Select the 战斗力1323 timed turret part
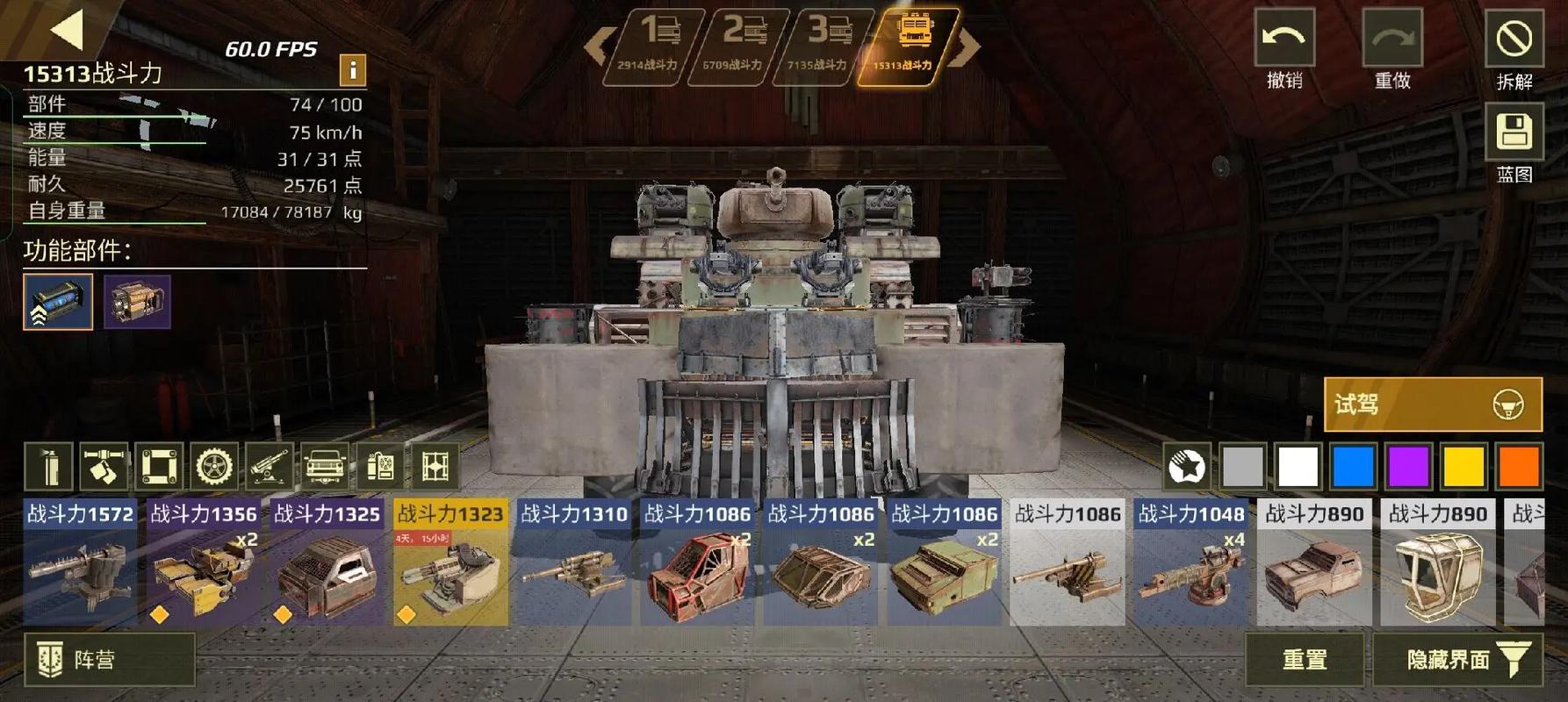 click(x=450, y=562)
